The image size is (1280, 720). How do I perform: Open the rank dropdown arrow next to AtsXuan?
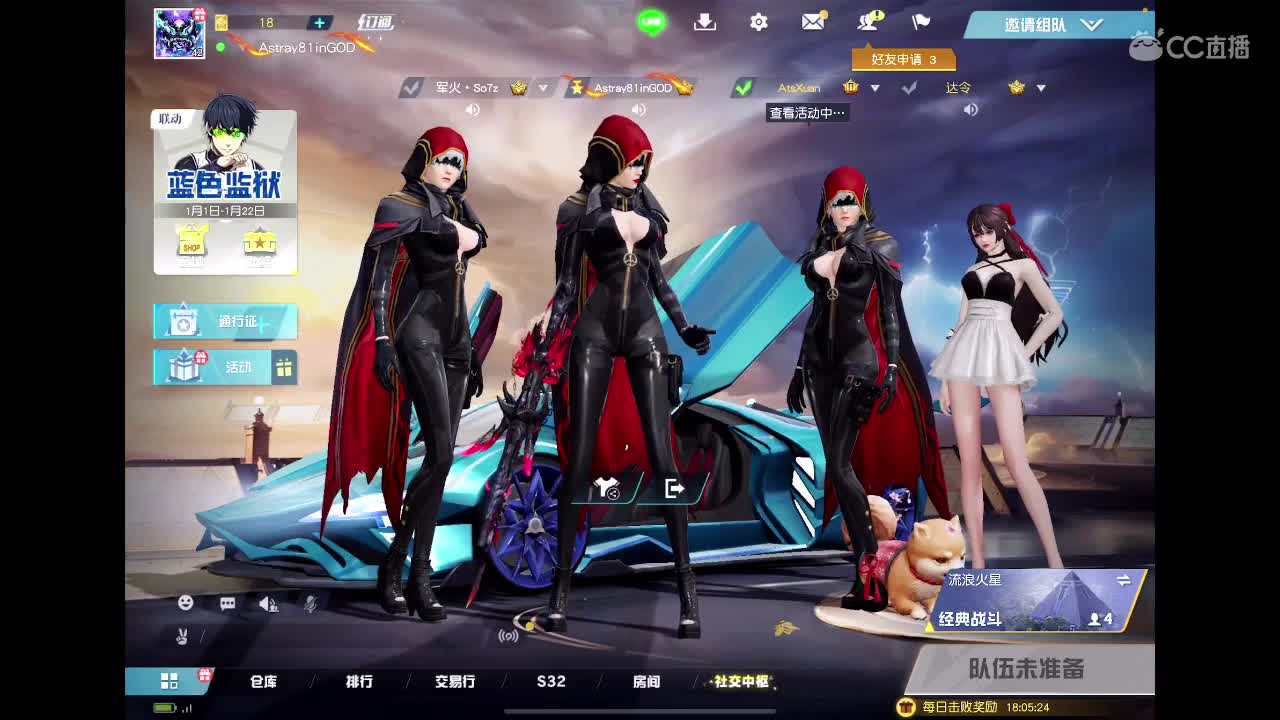[x=875, y=88]
